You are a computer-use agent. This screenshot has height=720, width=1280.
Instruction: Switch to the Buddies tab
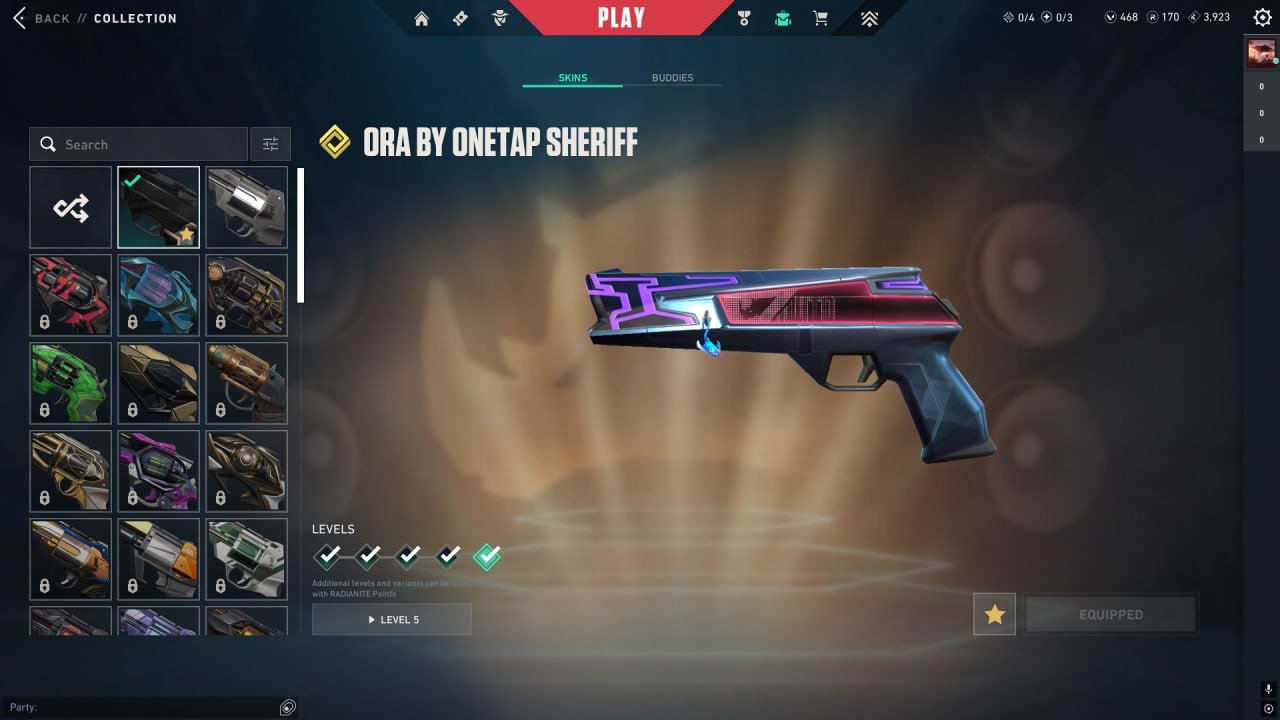tap(672, 78)
